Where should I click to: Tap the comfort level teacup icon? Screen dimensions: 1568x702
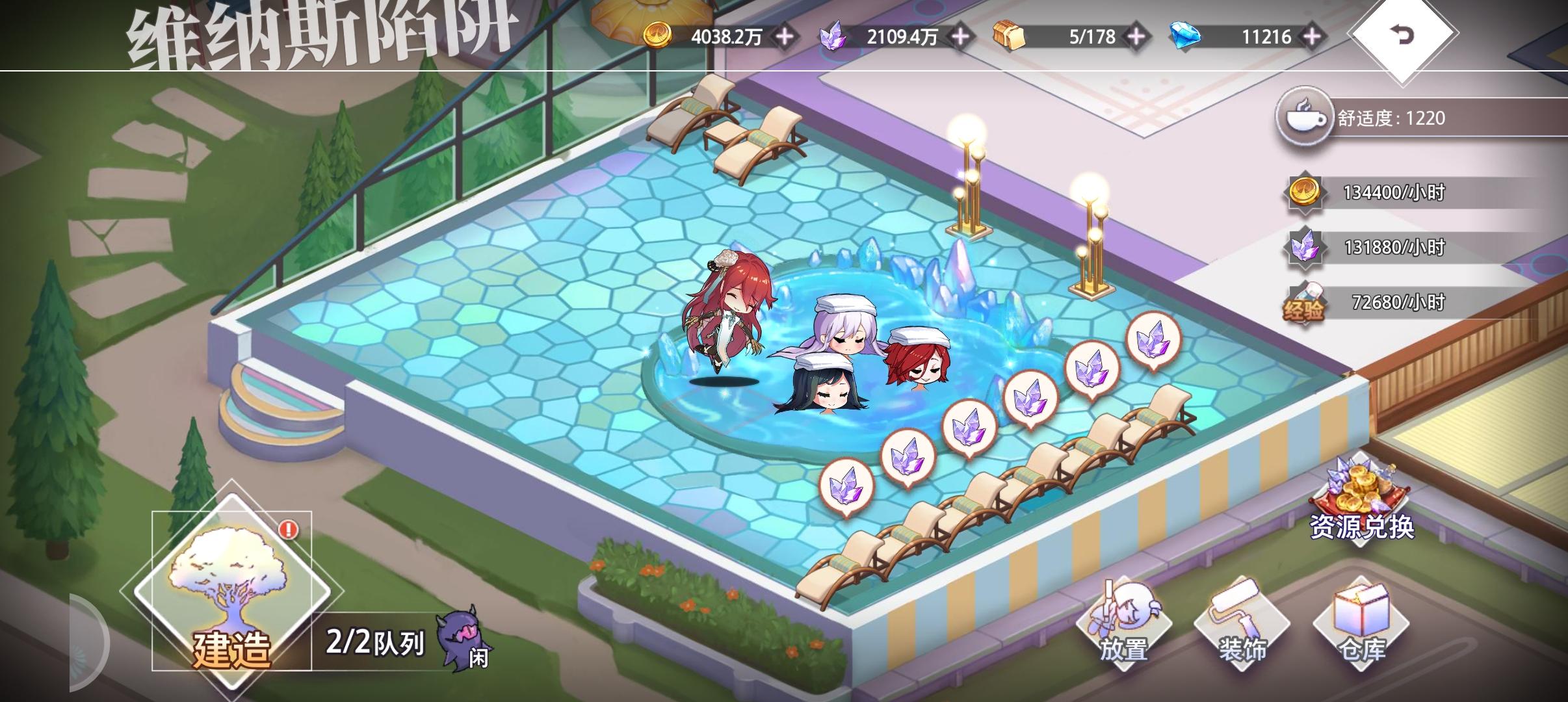click(1307, 117)
